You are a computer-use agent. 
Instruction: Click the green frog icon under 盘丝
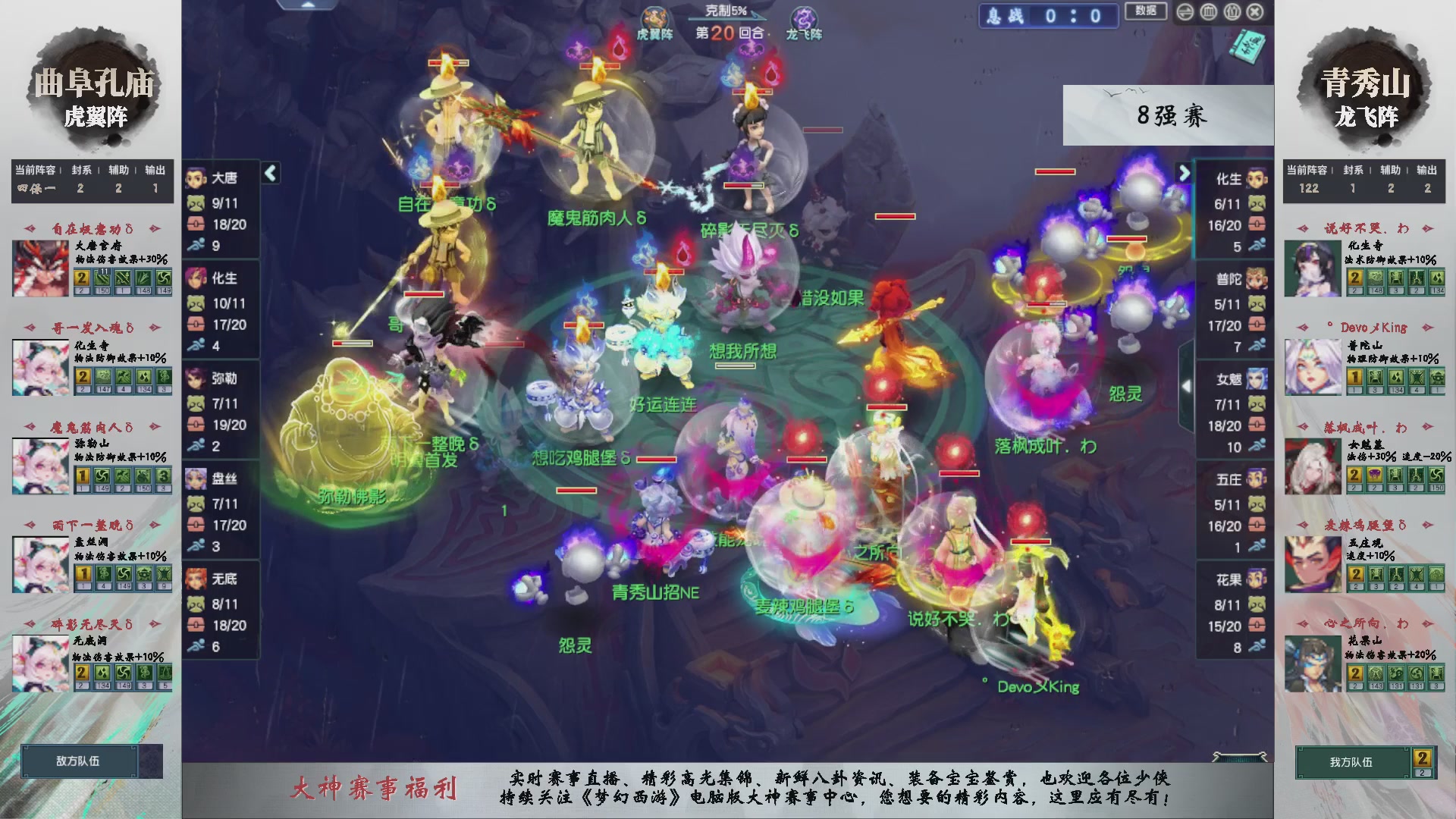[x=196, y=504]
